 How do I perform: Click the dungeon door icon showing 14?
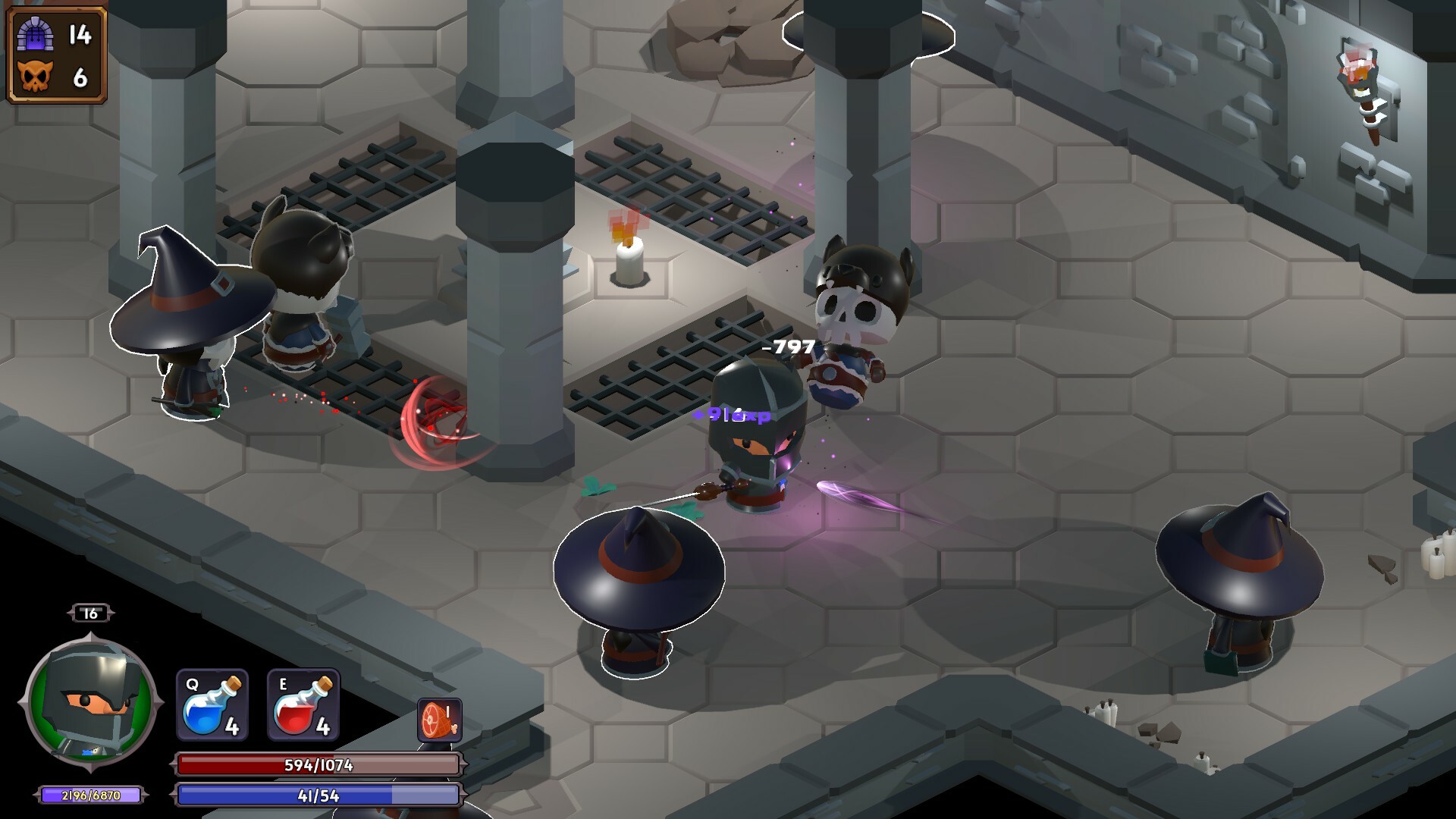tap(36, 32)
